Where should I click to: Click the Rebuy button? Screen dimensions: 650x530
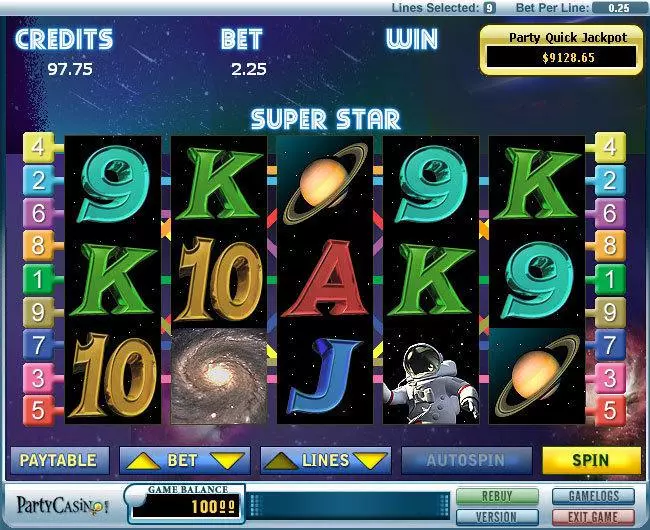point(497,496)
